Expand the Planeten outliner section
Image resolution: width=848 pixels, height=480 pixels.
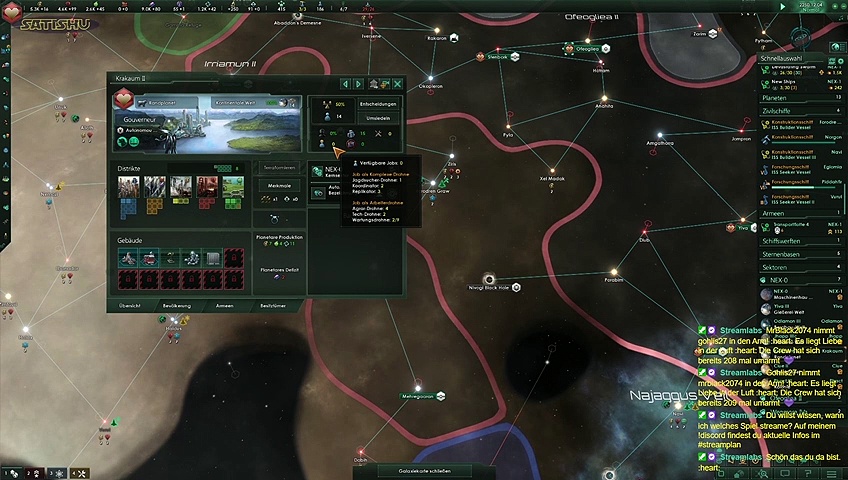click(800, 98)
